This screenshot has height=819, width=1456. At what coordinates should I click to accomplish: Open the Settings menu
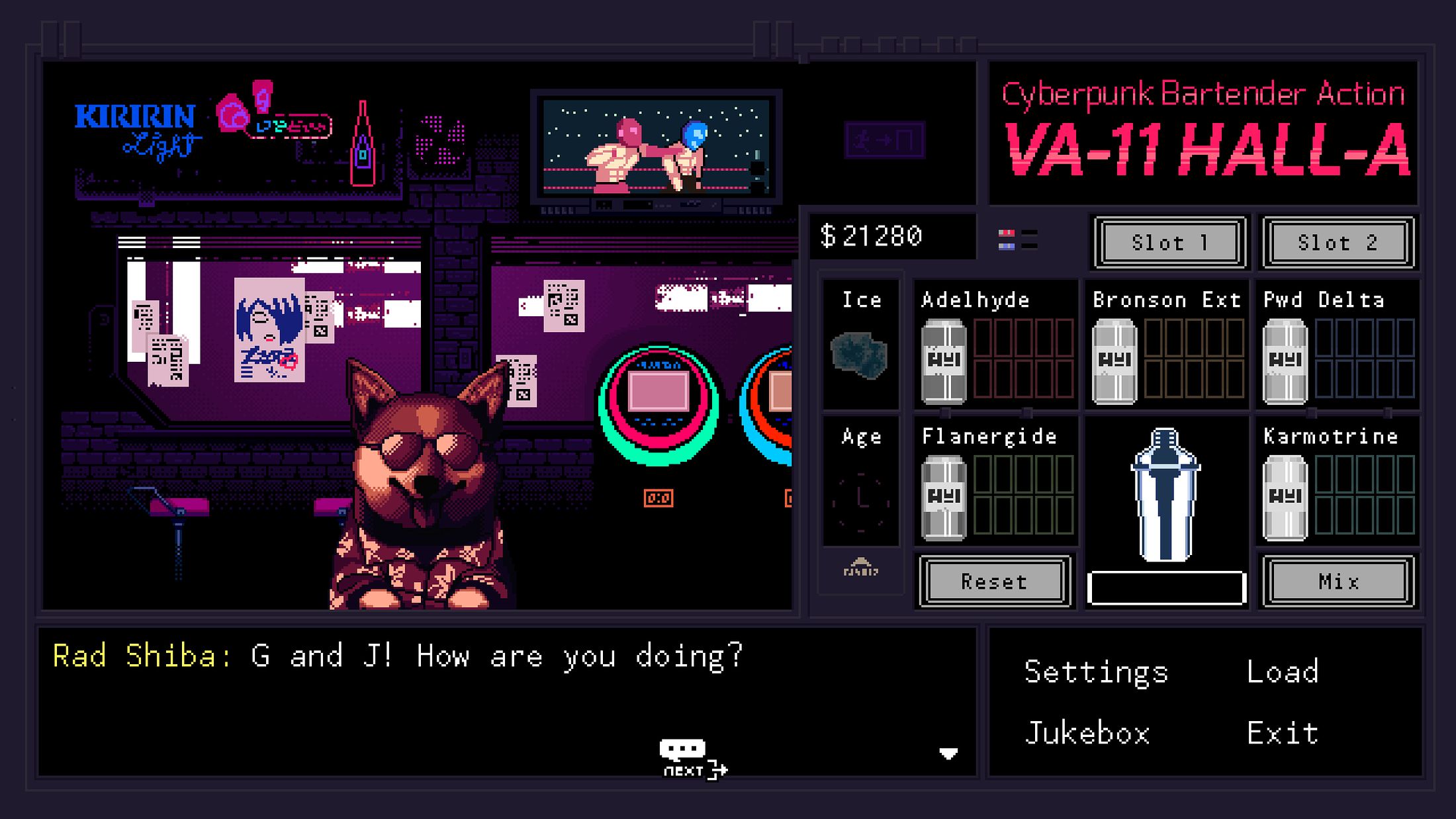pyautogui.click(x=1096, y=672)
